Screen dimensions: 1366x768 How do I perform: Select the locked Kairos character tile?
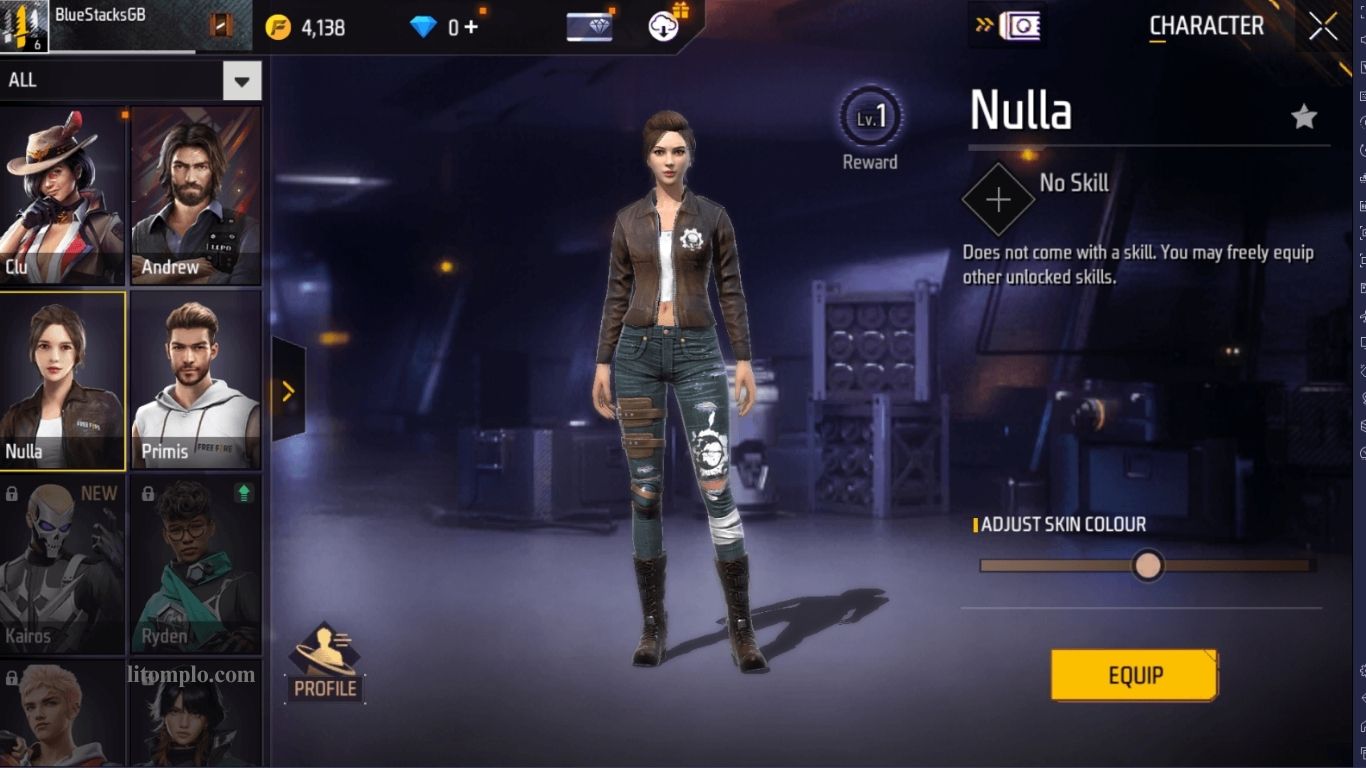(63, 565)
